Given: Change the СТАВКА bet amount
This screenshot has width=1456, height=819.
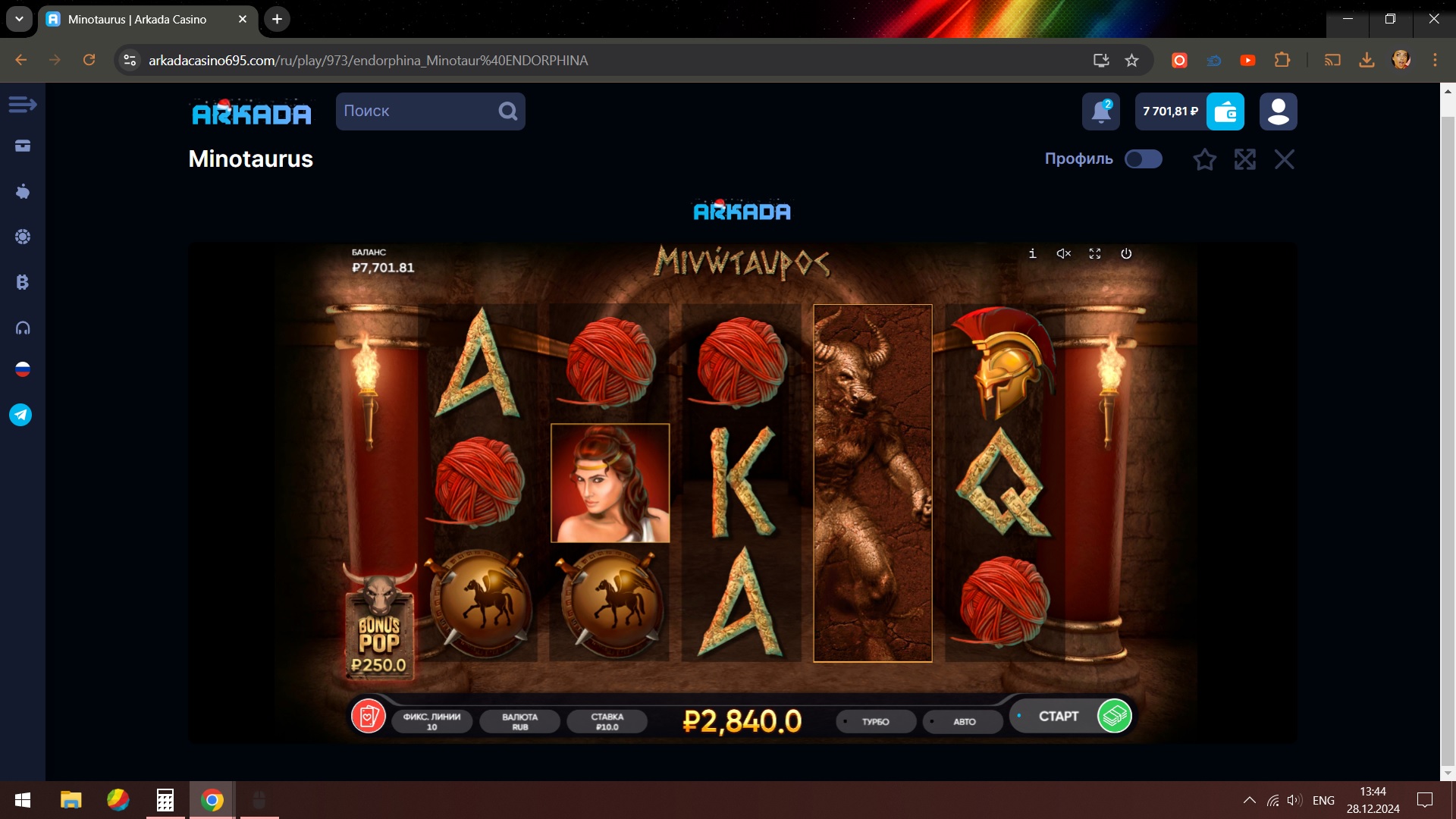Looking at the screenshot, I should pos(607,721).
